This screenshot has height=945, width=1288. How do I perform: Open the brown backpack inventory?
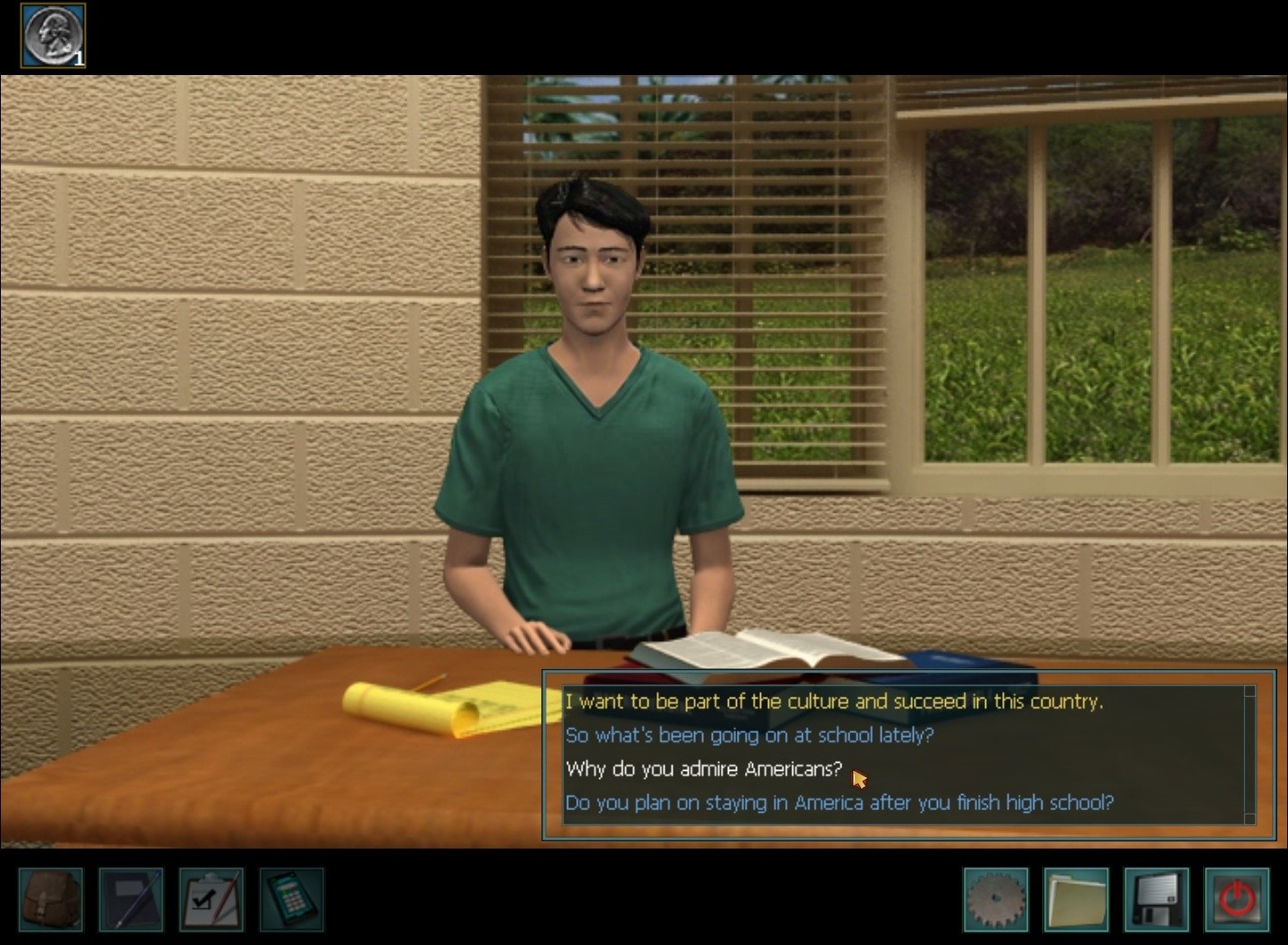51,899
